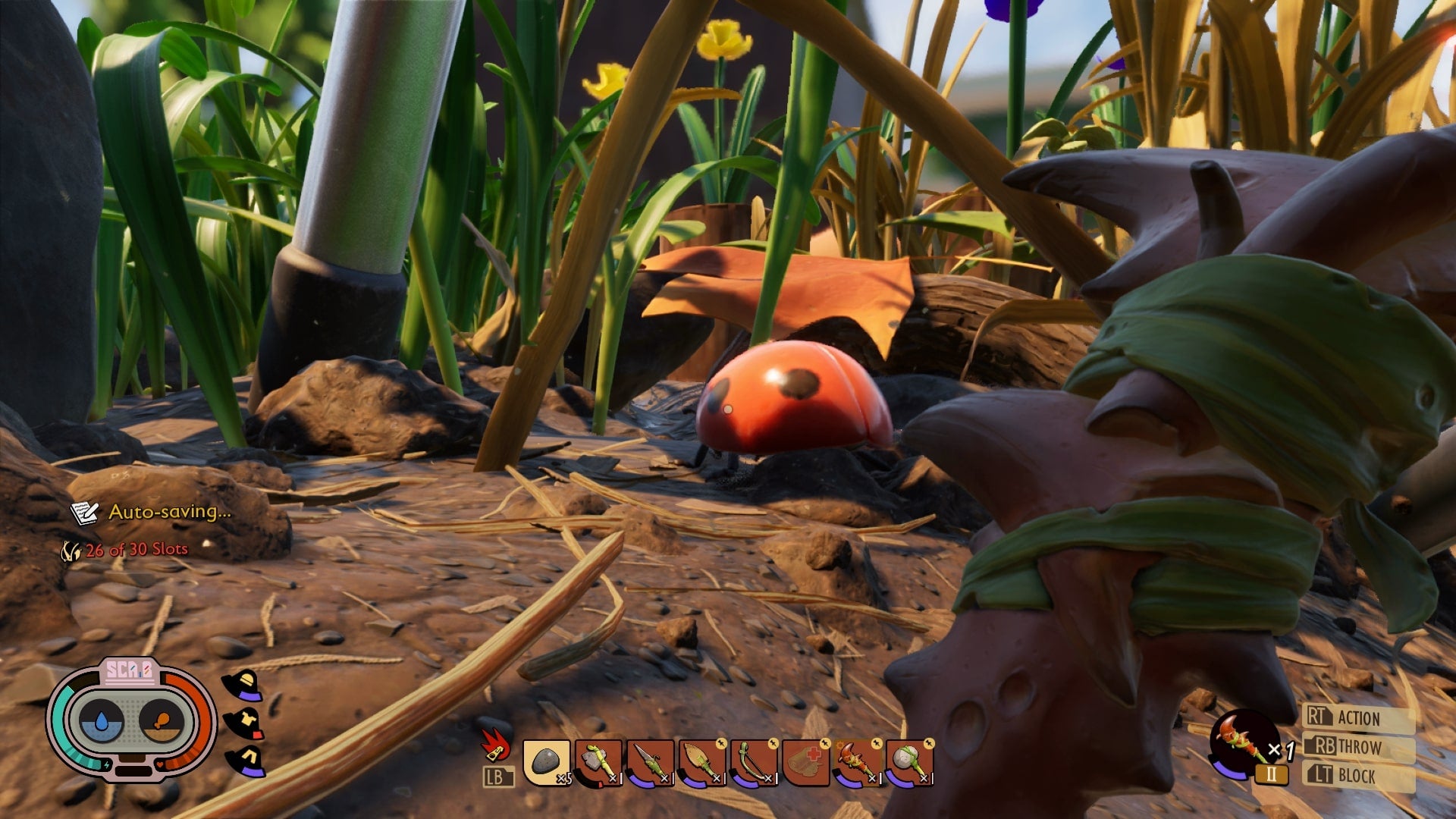Viewport: 1456px width, 819px height.
Task: Click the thirst water droplet meter
Action: (x=102, y=722)
